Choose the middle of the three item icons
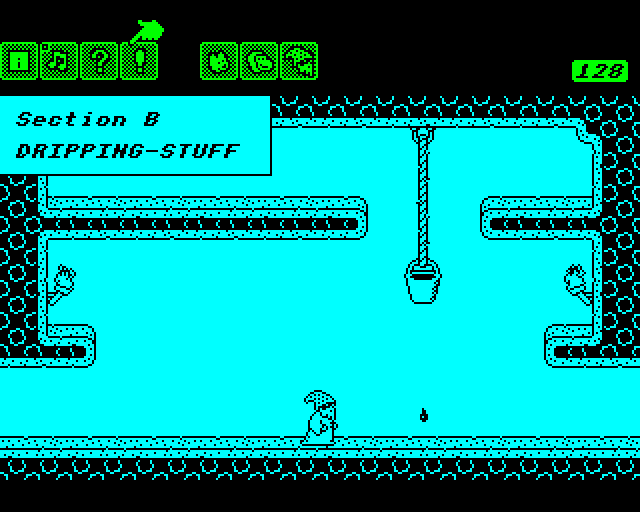The height and width of the screenshot is (512, 640). click(x=259, y=61)
